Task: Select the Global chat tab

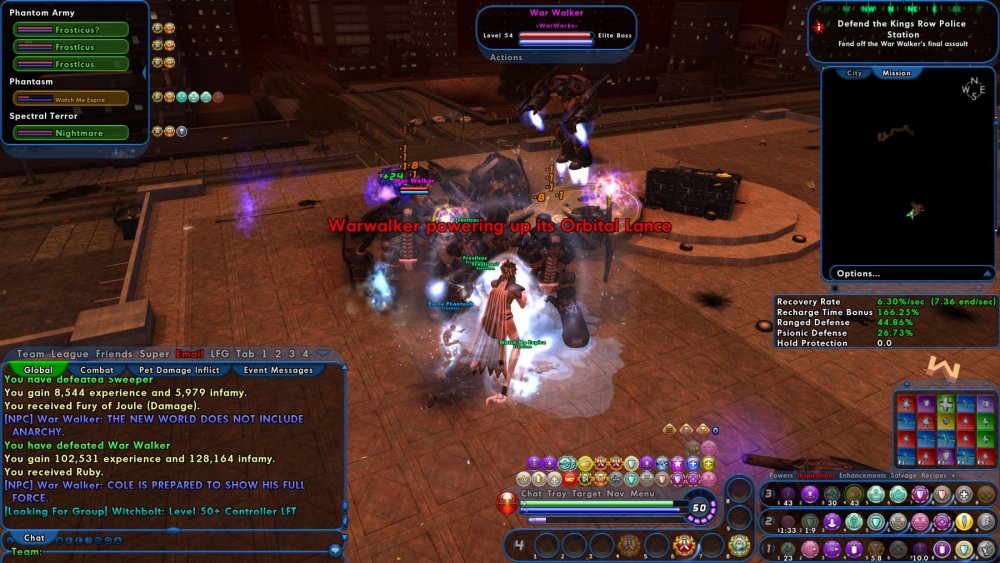Action: click(x=37, y=370)
